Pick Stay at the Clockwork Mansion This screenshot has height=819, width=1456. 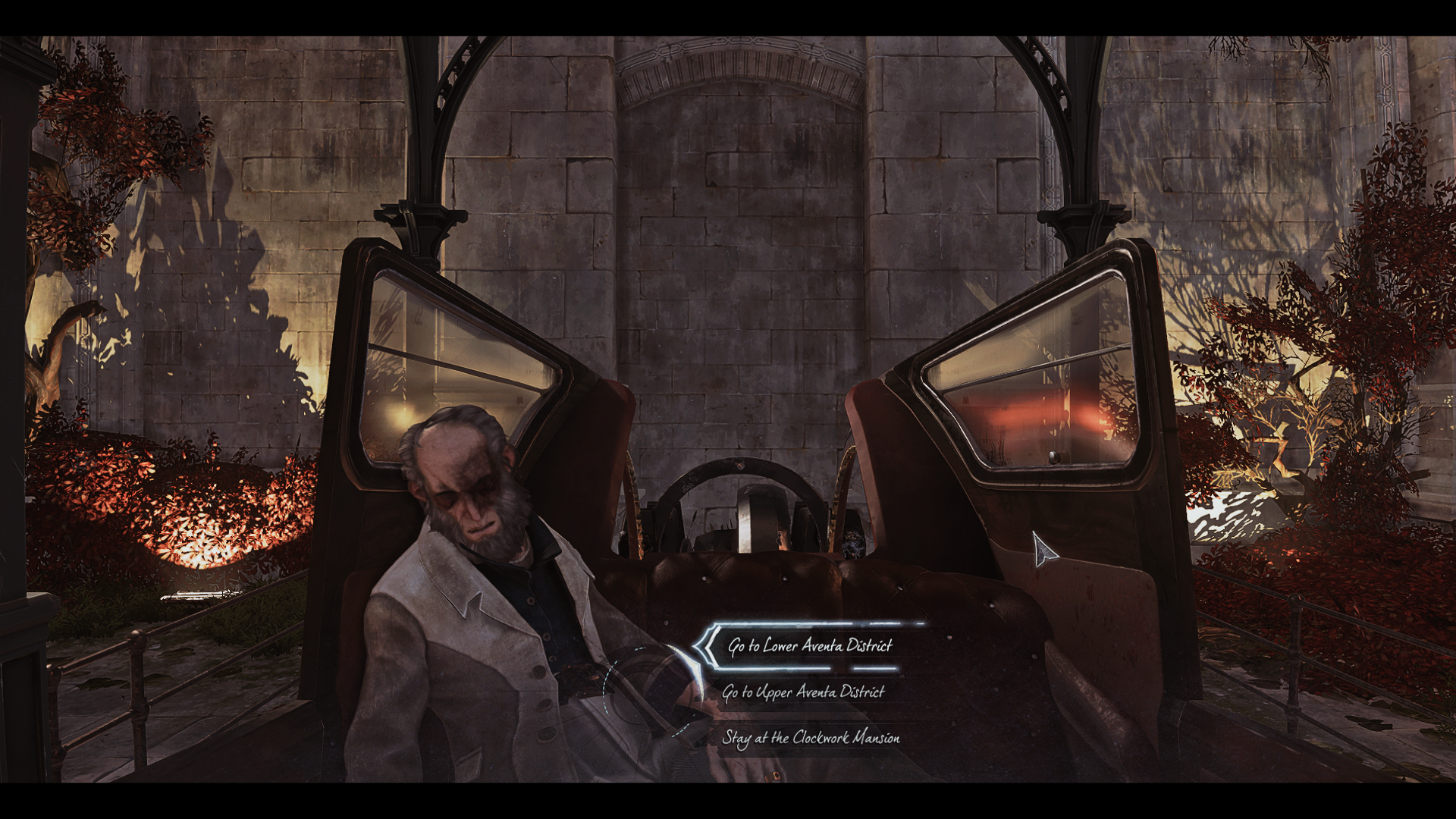[x=811, y=738]
